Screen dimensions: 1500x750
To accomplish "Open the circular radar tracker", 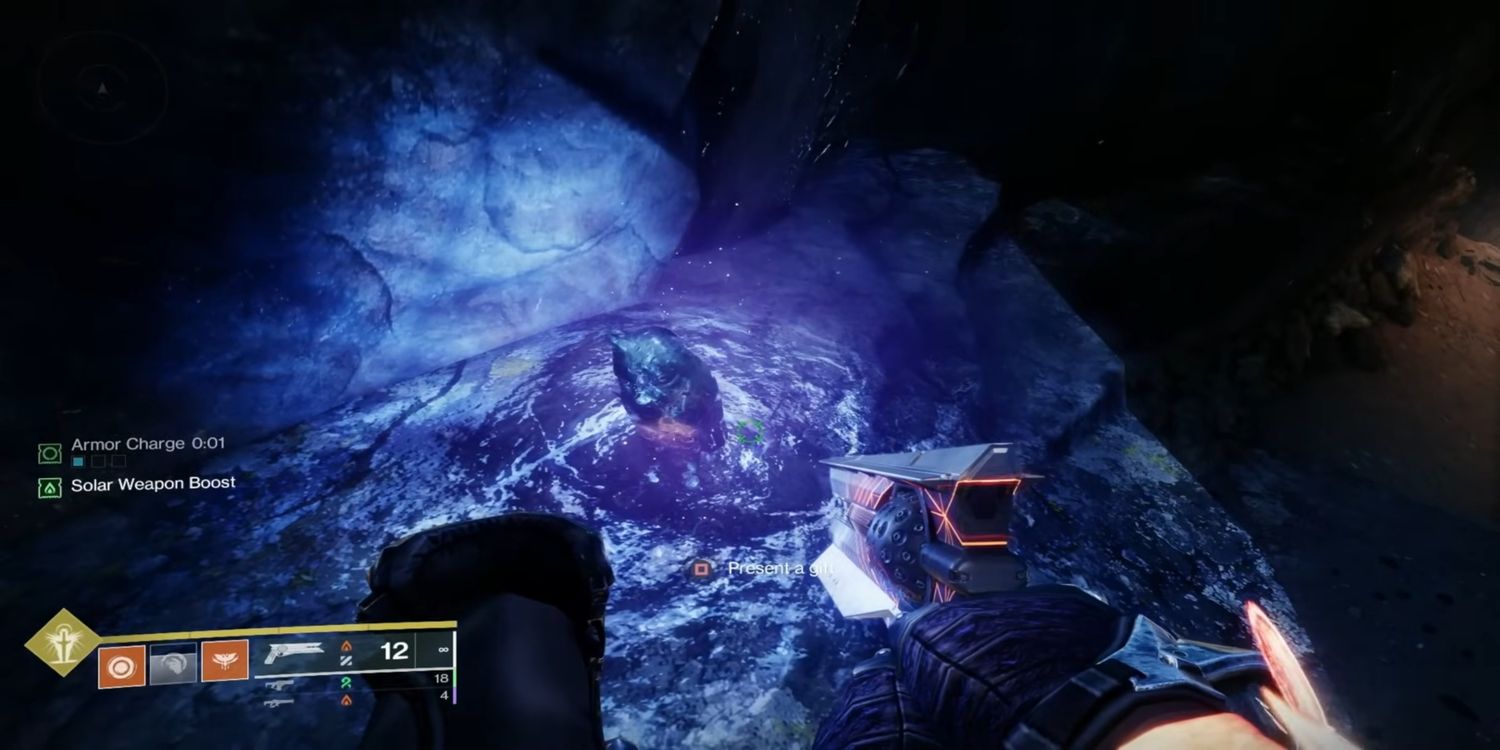I will (102, 90).
